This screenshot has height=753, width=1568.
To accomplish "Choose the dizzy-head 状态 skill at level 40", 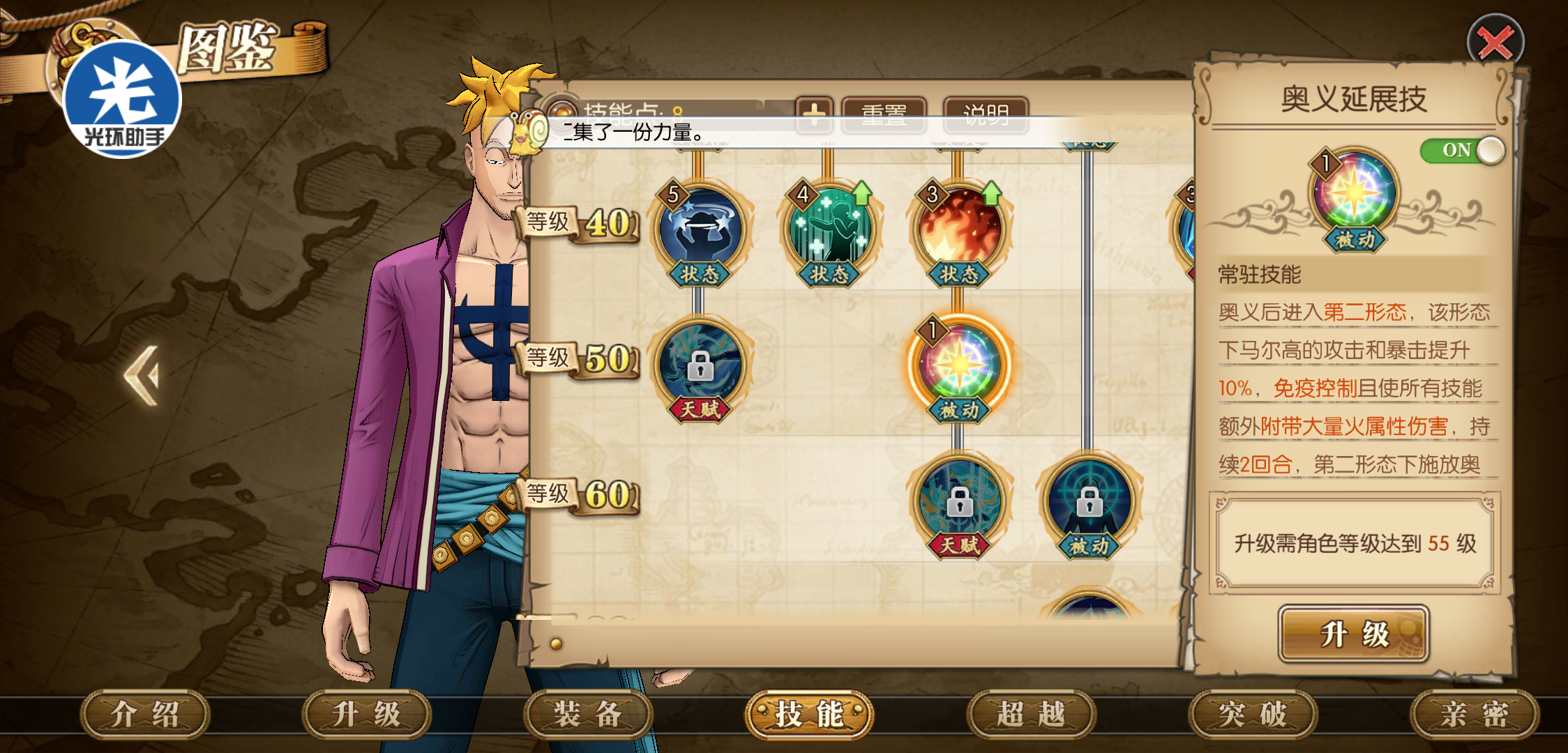I will (x=700, y=230).
